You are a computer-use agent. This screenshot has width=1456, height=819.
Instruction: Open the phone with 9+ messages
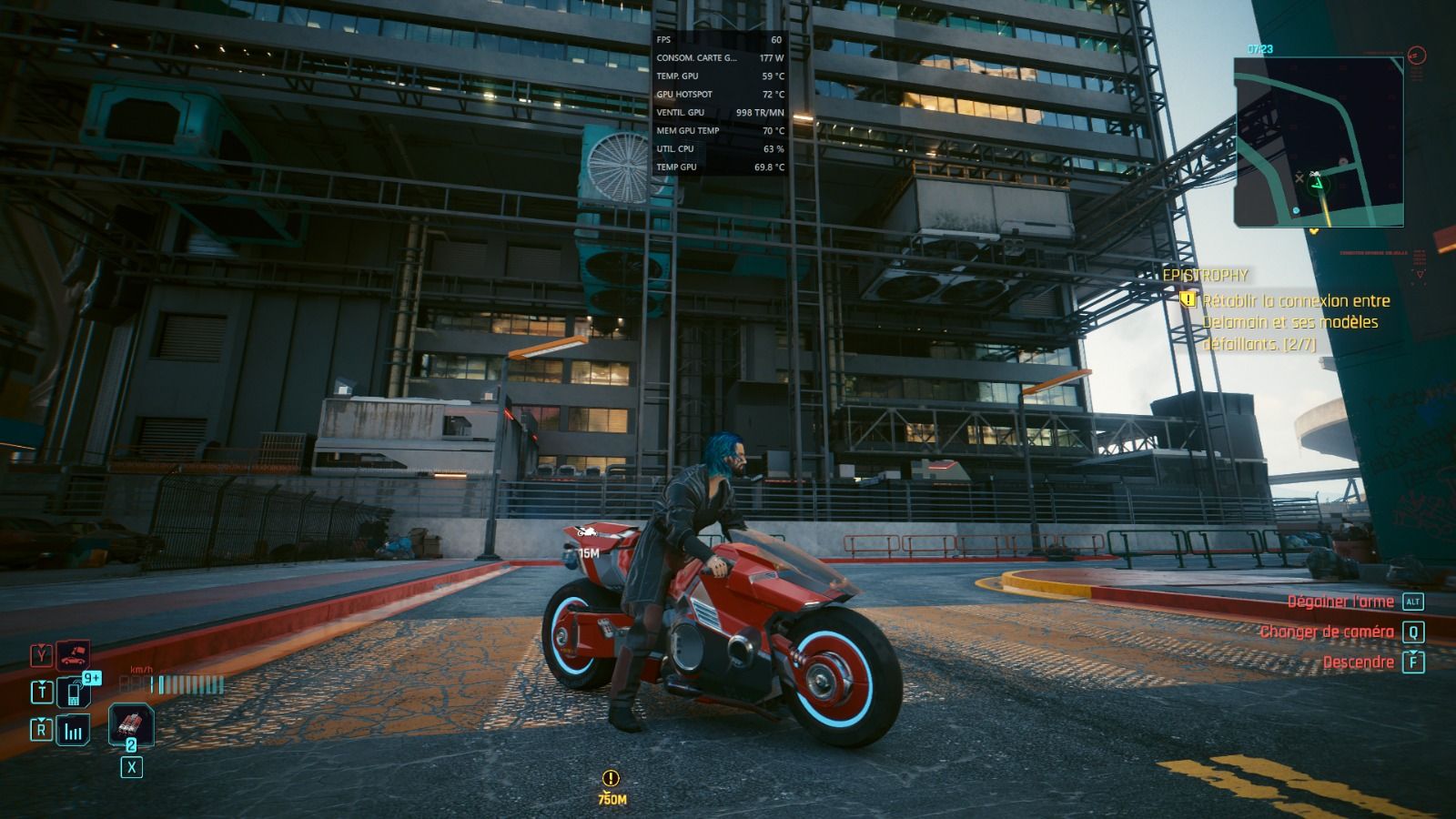pyautogui.click(x=74, y=693)
